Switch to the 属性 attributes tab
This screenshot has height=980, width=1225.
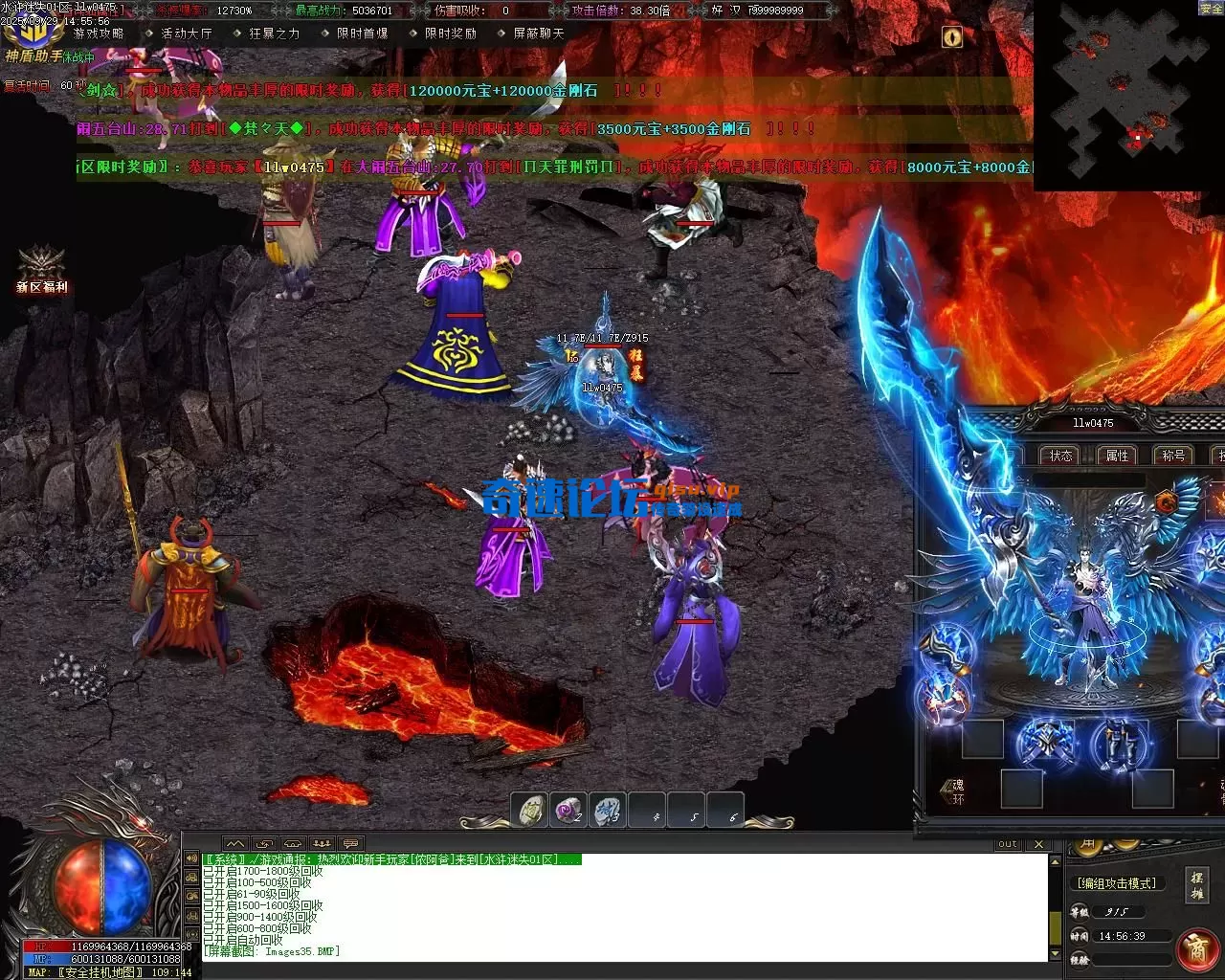(x=1117, y=456)
